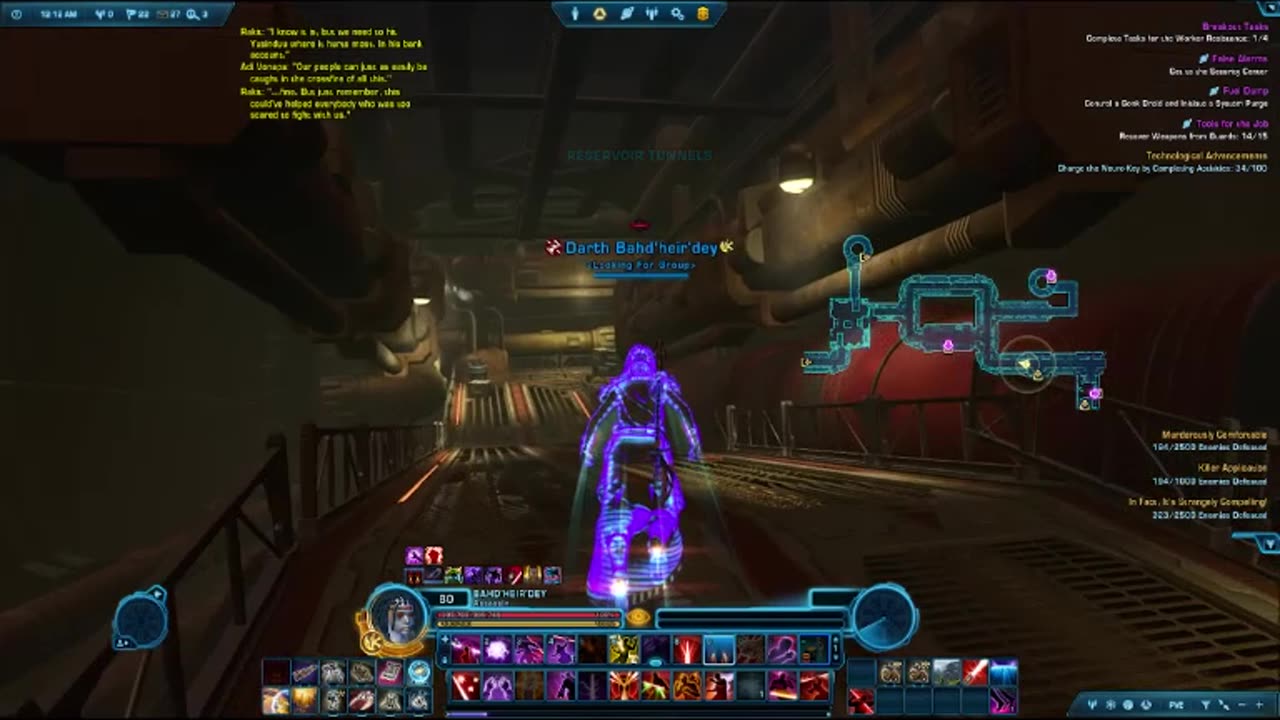Open the character menu via the figure icon

click(x=575, y=12)
